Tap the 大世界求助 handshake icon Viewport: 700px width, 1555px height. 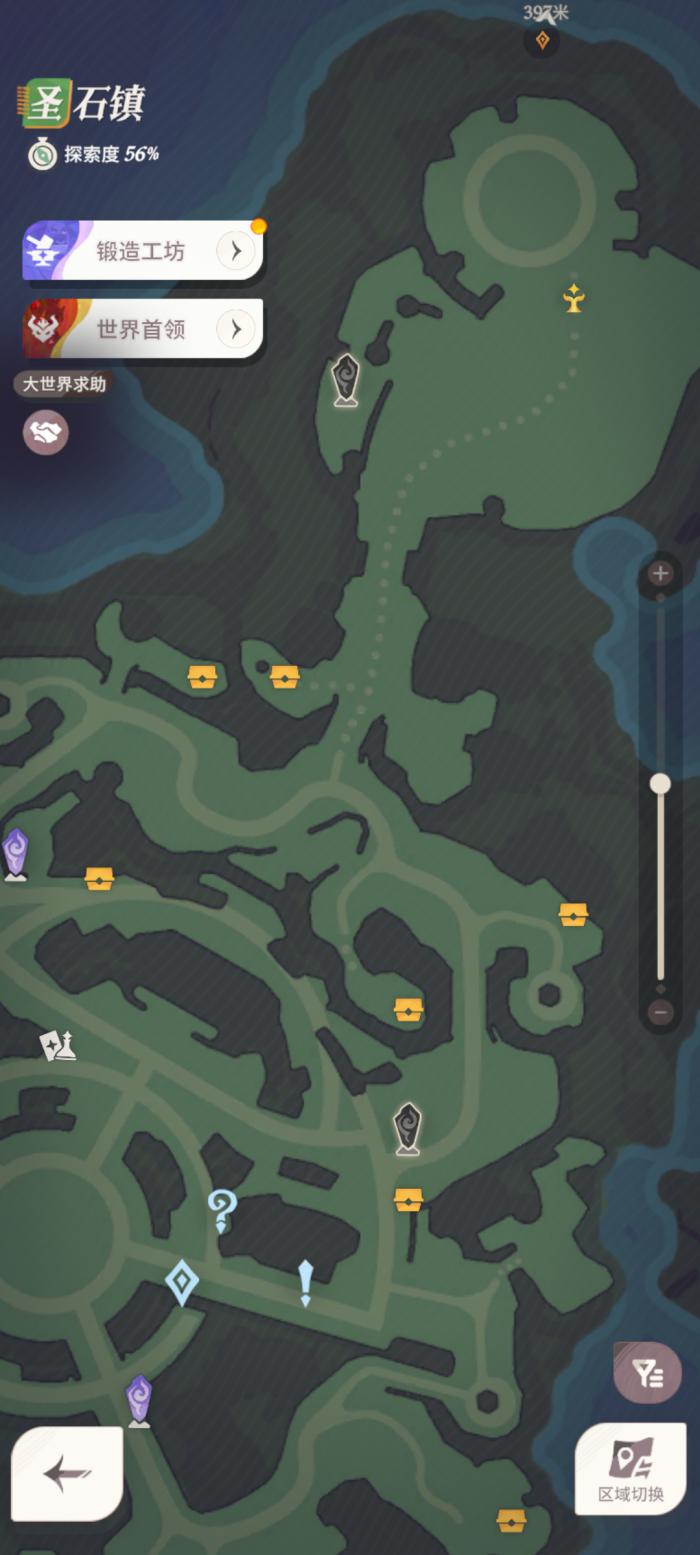[x=46, y=432]
